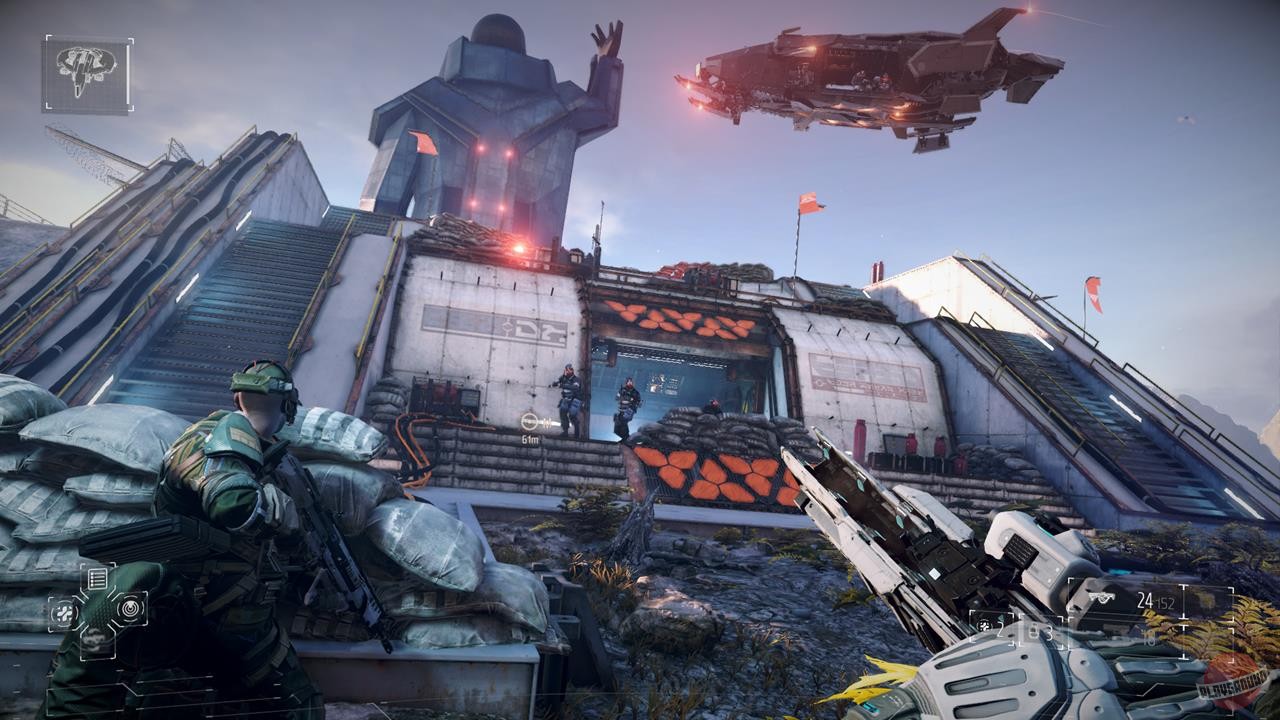Viewport: 1280px width, 720px height.
Task: Click the PlayGround watermark logo bottom-right
Action: coord(1232,685)
